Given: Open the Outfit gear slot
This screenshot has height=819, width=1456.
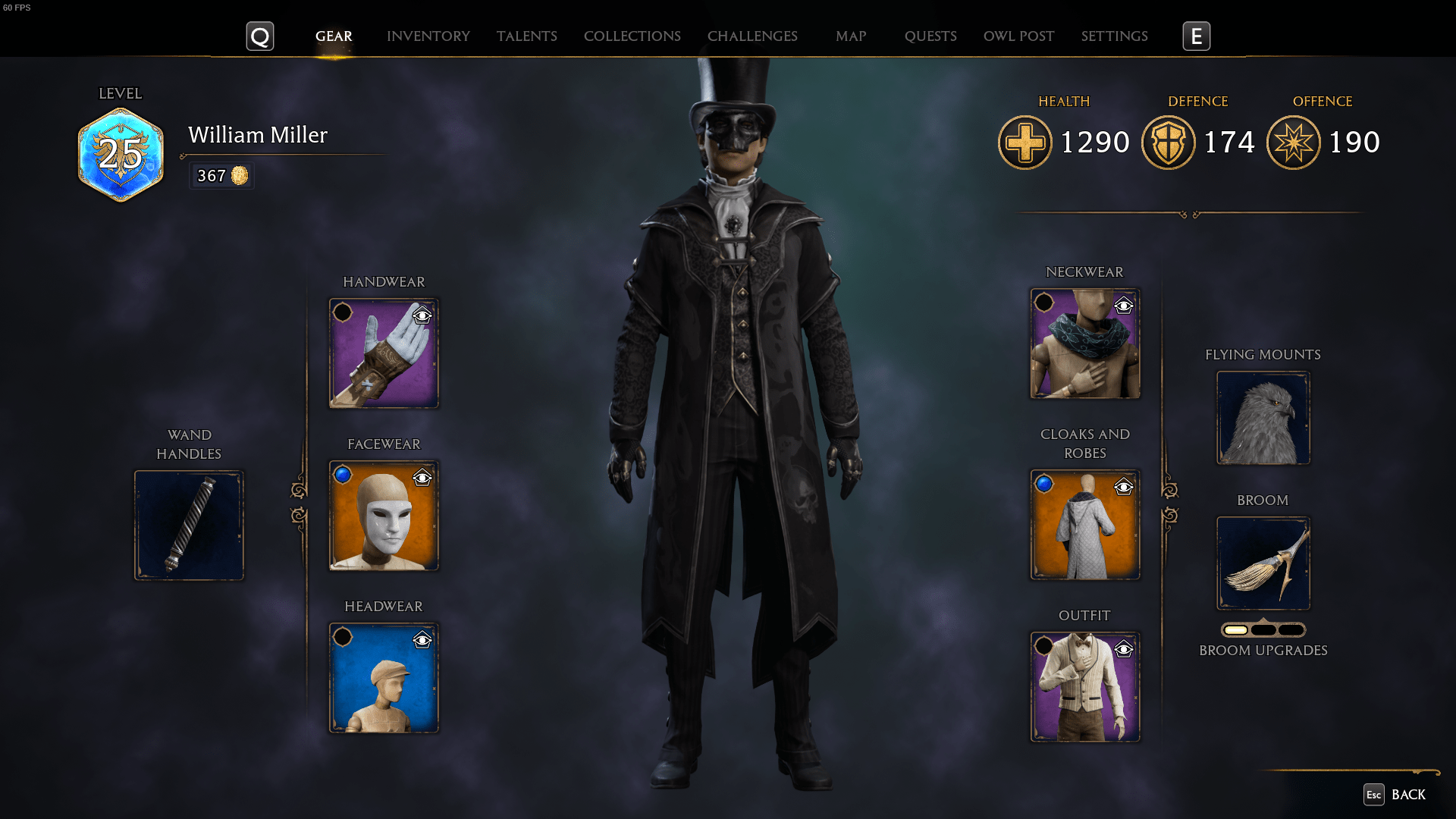Looking at the screenshot, I should coord(1084,686).
